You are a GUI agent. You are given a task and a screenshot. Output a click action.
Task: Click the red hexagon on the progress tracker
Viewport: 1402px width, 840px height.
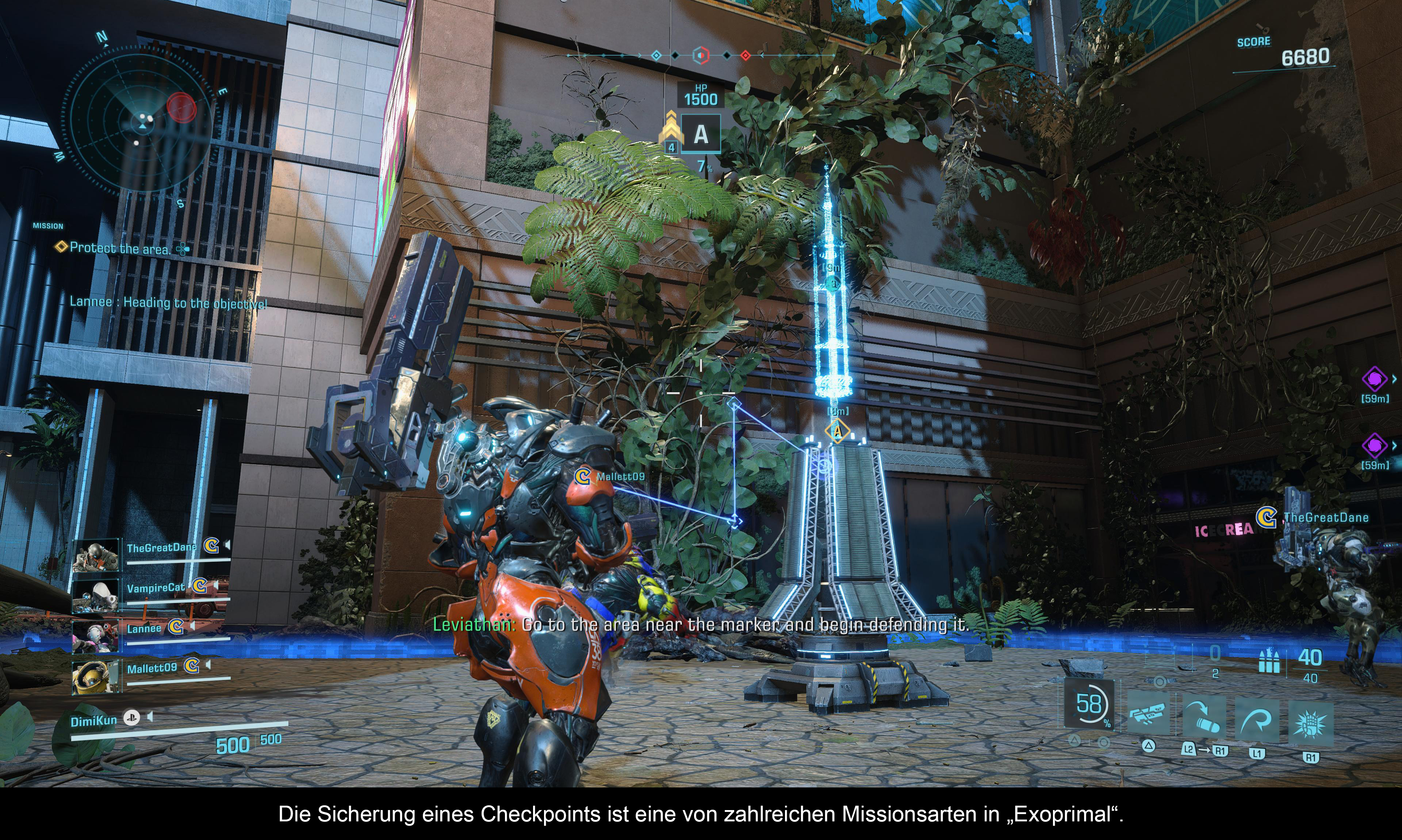point(701,55)
